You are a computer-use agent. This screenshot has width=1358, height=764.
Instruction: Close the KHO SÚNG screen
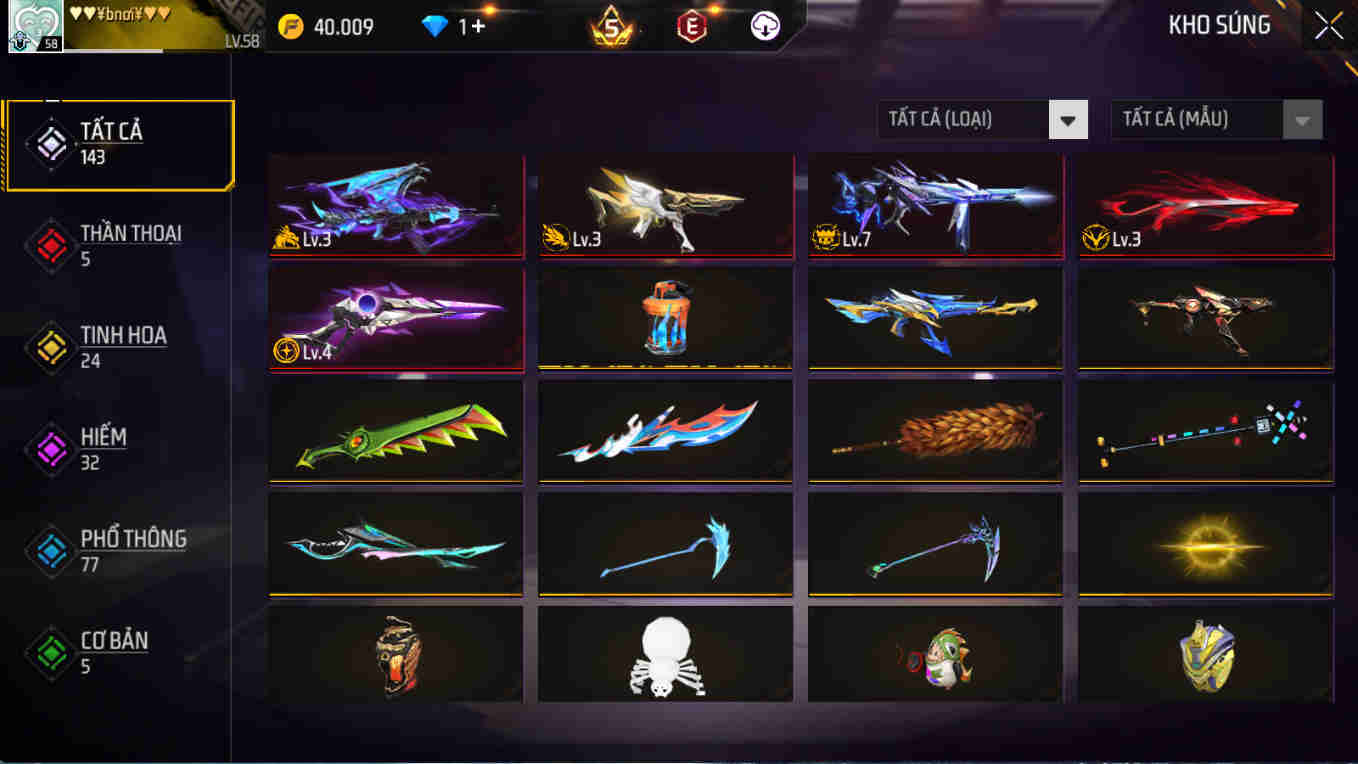(1329, 27)
